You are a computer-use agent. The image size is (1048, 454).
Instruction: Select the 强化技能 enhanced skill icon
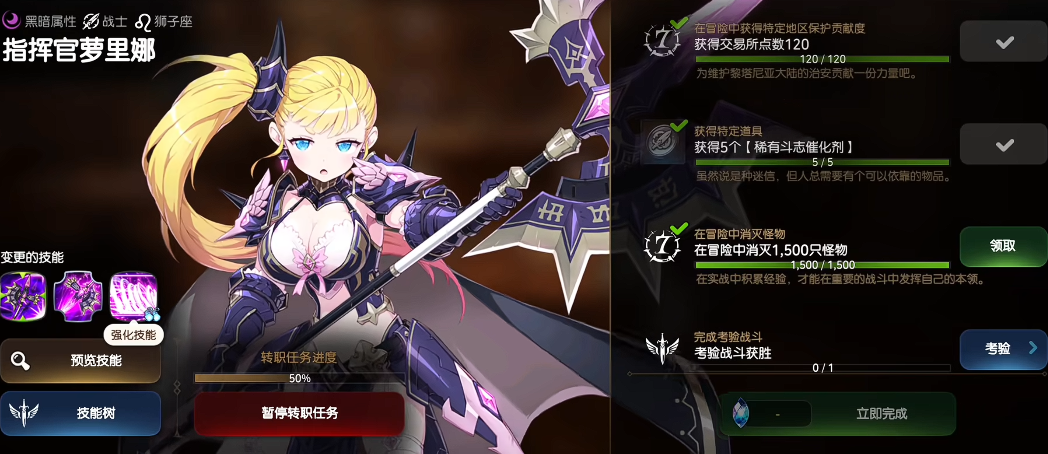[133, 295]
